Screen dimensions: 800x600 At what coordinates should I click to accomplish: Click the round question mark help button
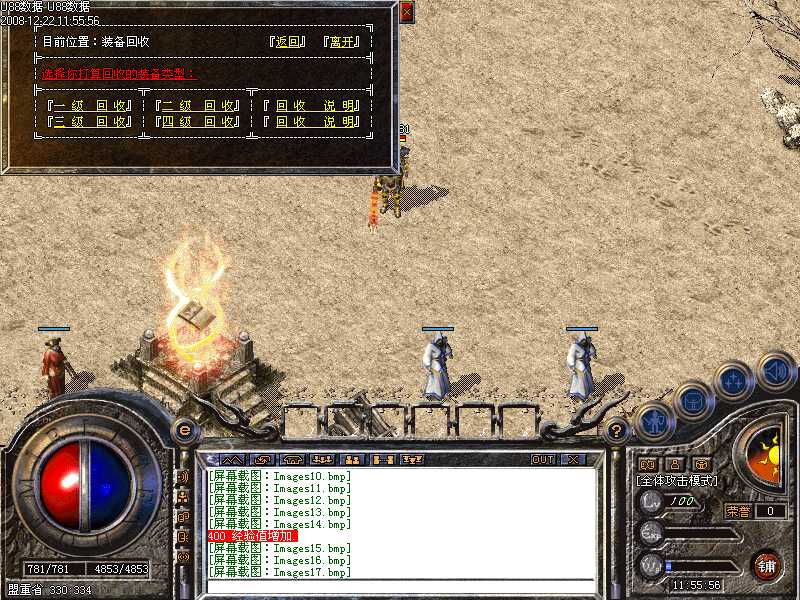click(x=617, y=432)
